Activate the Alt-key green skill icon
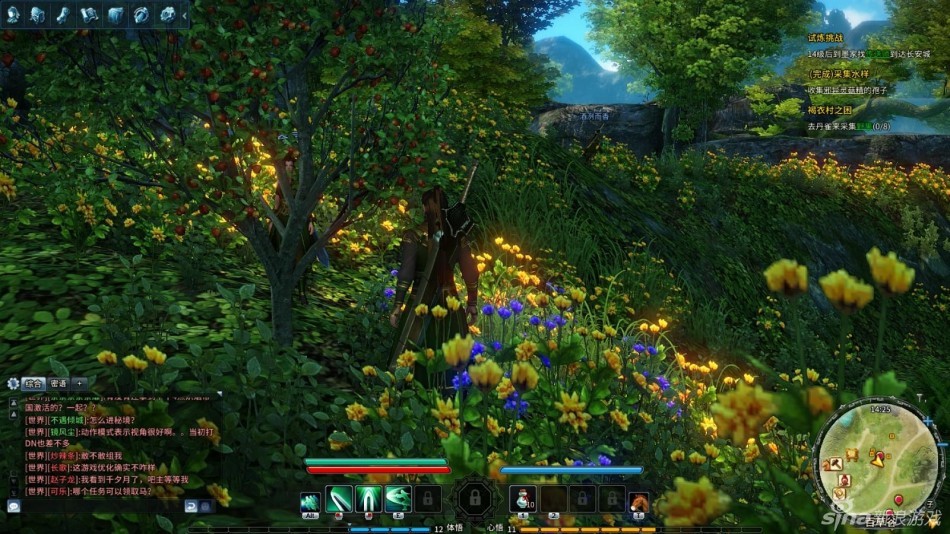This screenshot has height=534, width=950. (x=310, y=498)
